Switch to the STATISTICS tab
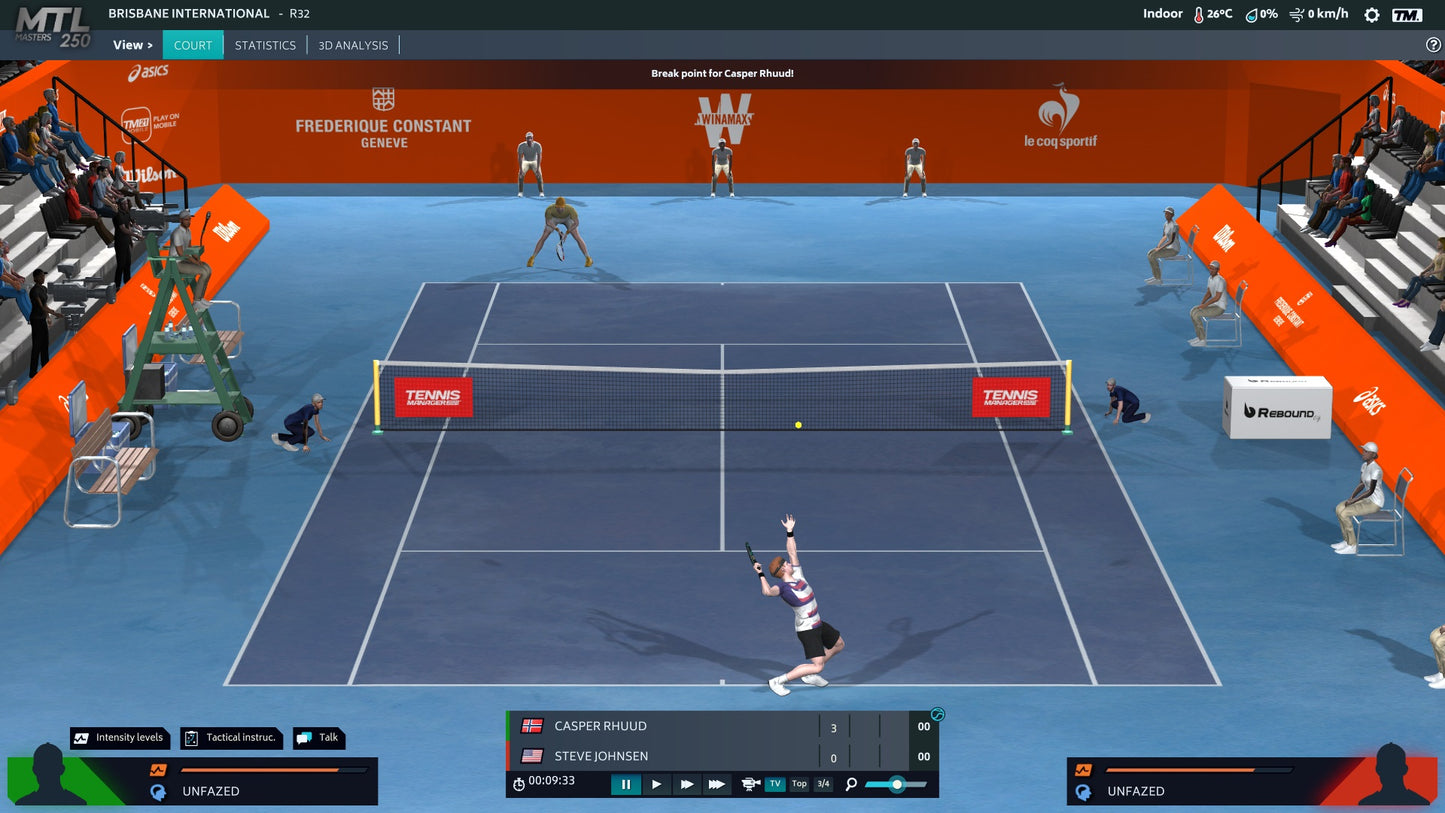1445x813 pixels. pyautogui.click(x=265, y=45)
